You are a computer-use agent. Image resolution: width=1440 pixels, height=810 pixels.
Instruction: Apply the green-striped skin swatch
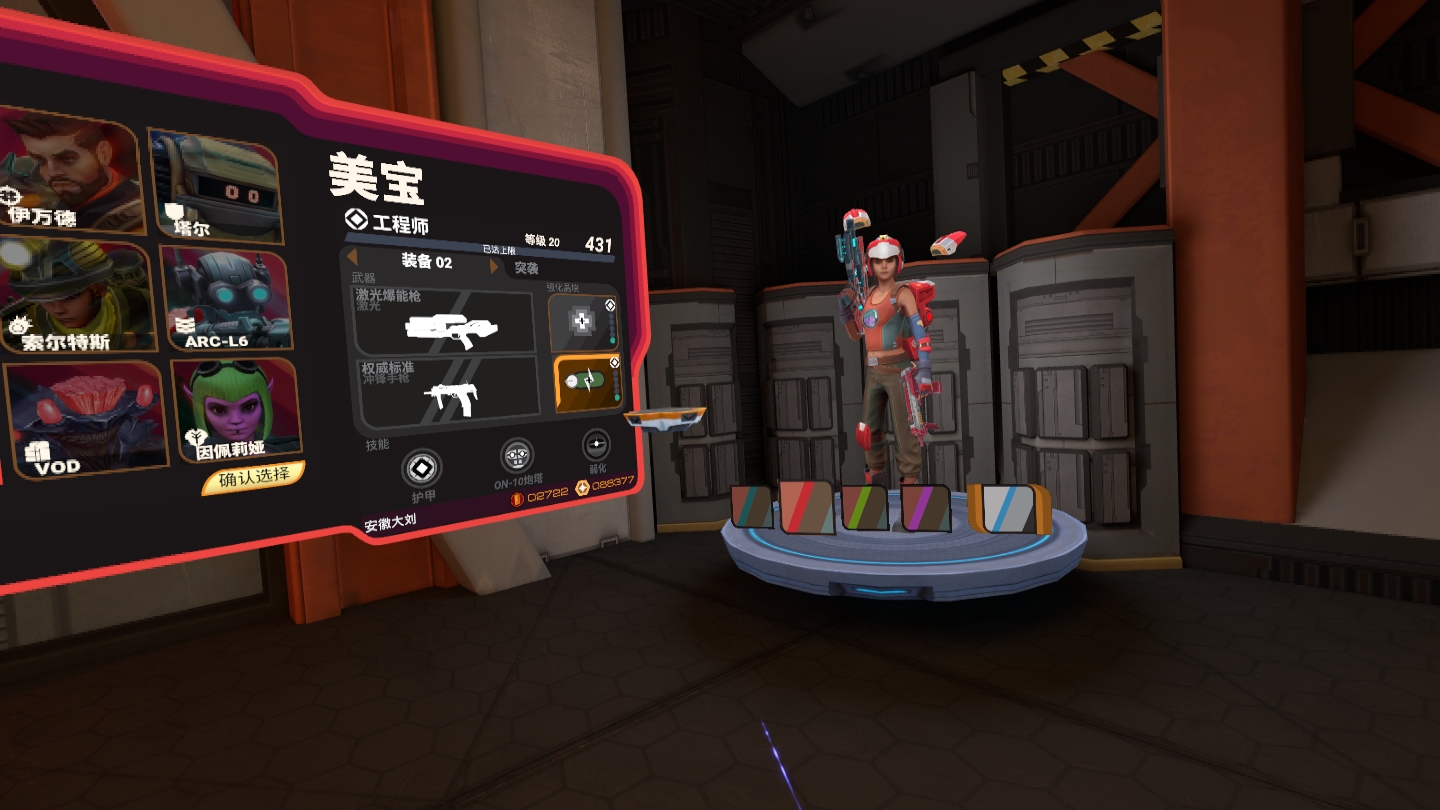point(865,508)
